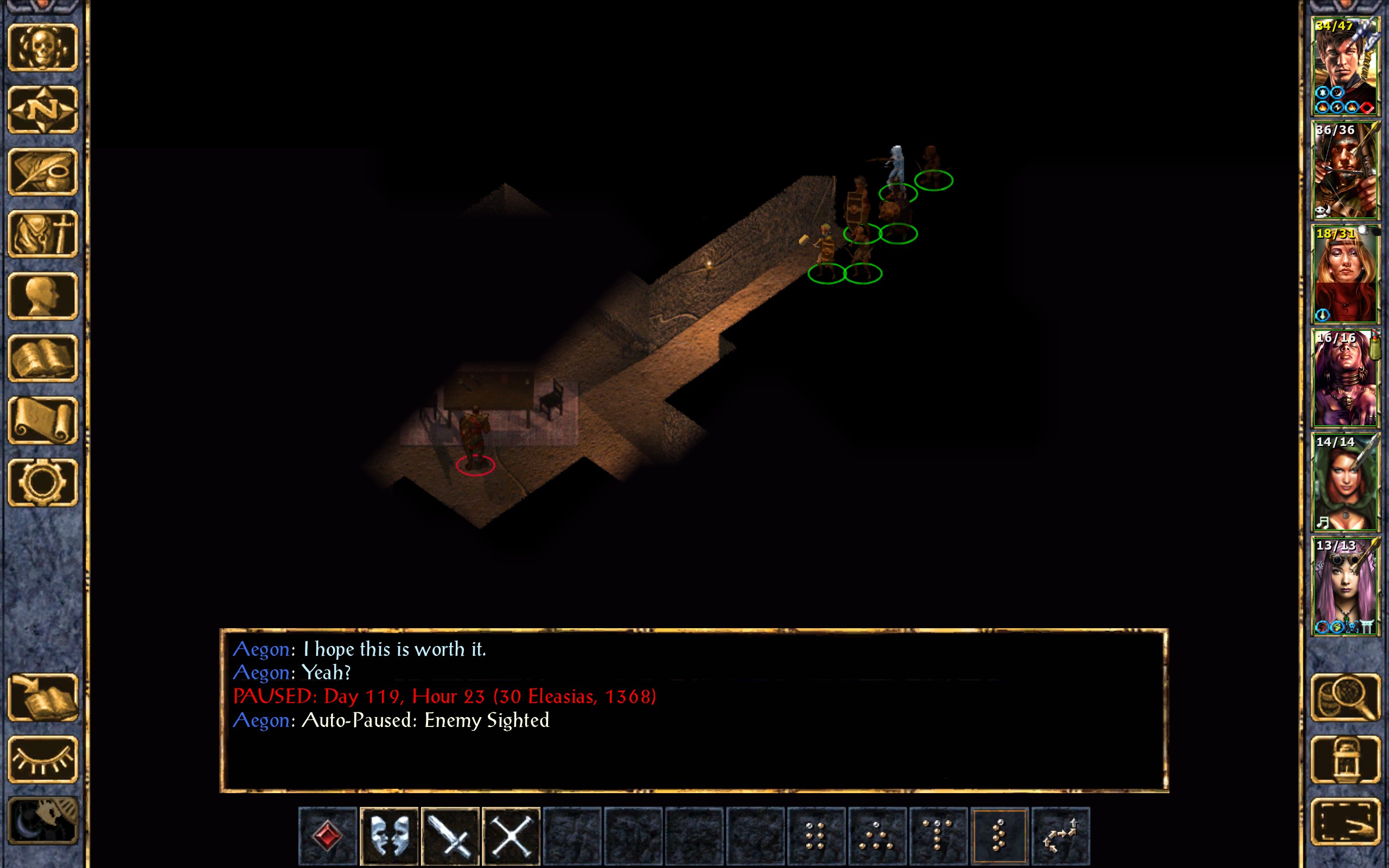This screenshot has height=868, width=1389.
Task: Click the skull emblem sidebar button
Action: pos(43,47)
